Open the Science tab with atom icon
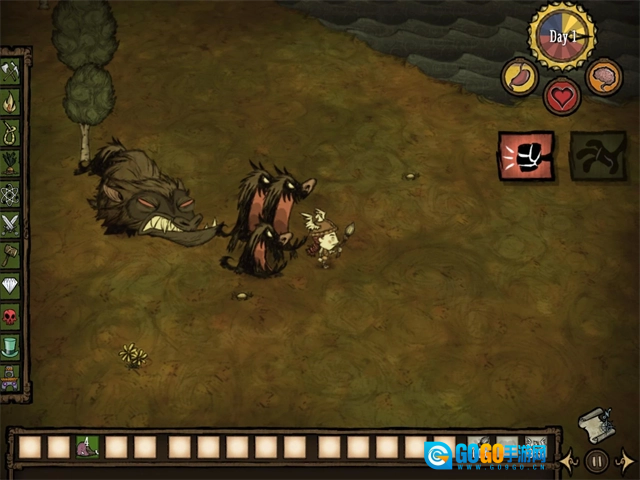640x480 pixels. pos(11,194)
